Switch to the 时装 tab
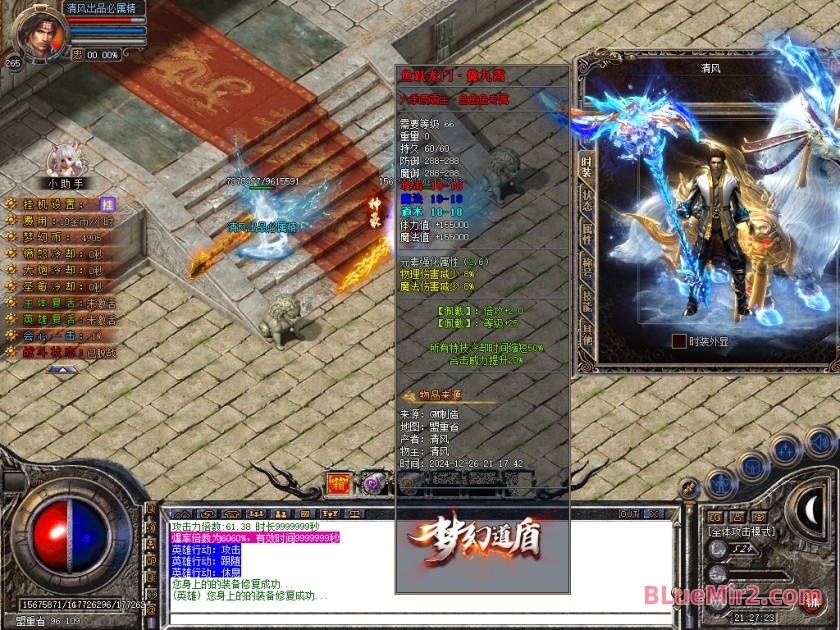840x630 pixels. coord(586,167)
